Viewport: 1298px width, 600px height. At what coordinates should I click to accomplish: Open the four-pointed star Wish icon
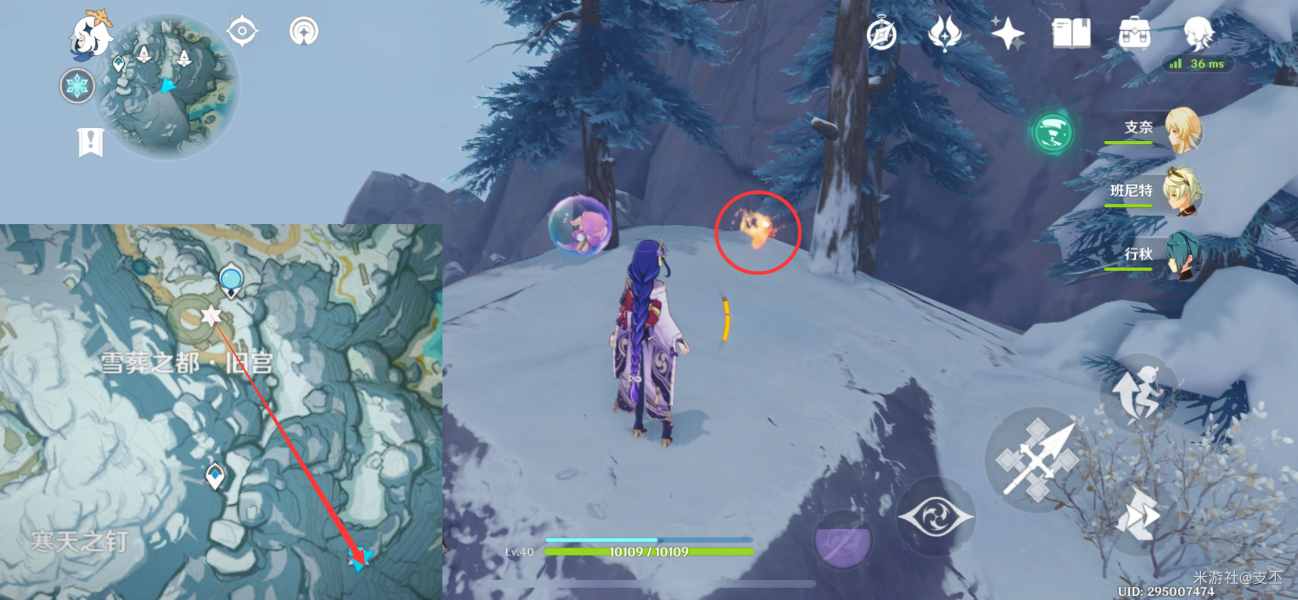[1007, 33]
